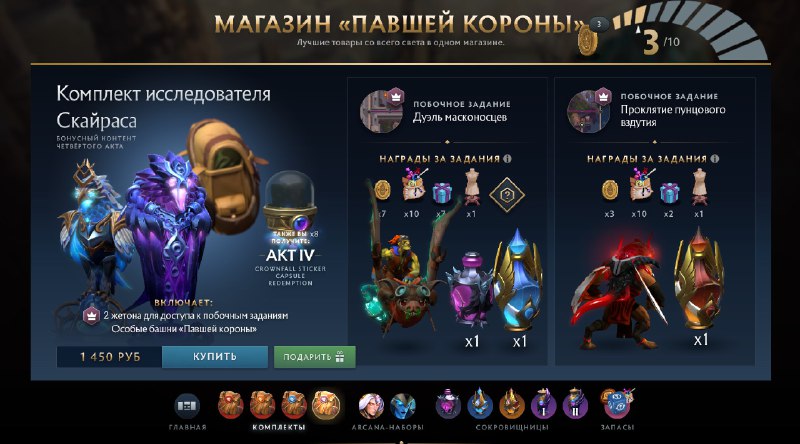Select the first bundle icon under Комплекты
Image resolution: width=800 pixels, height=444 pixels.
232,405
